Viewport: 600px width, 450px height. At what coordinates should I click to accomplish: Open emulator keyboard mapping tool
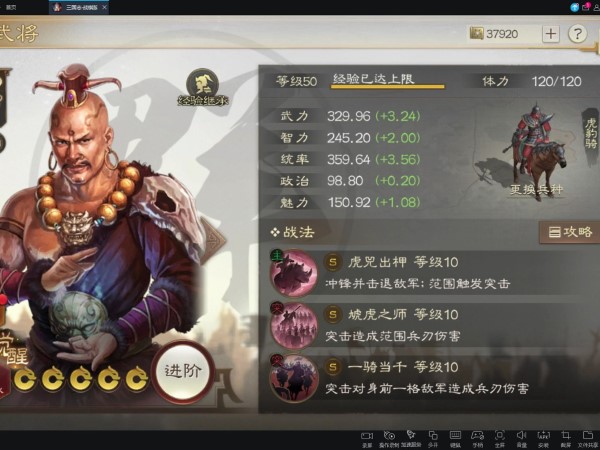tap(456, 438)
